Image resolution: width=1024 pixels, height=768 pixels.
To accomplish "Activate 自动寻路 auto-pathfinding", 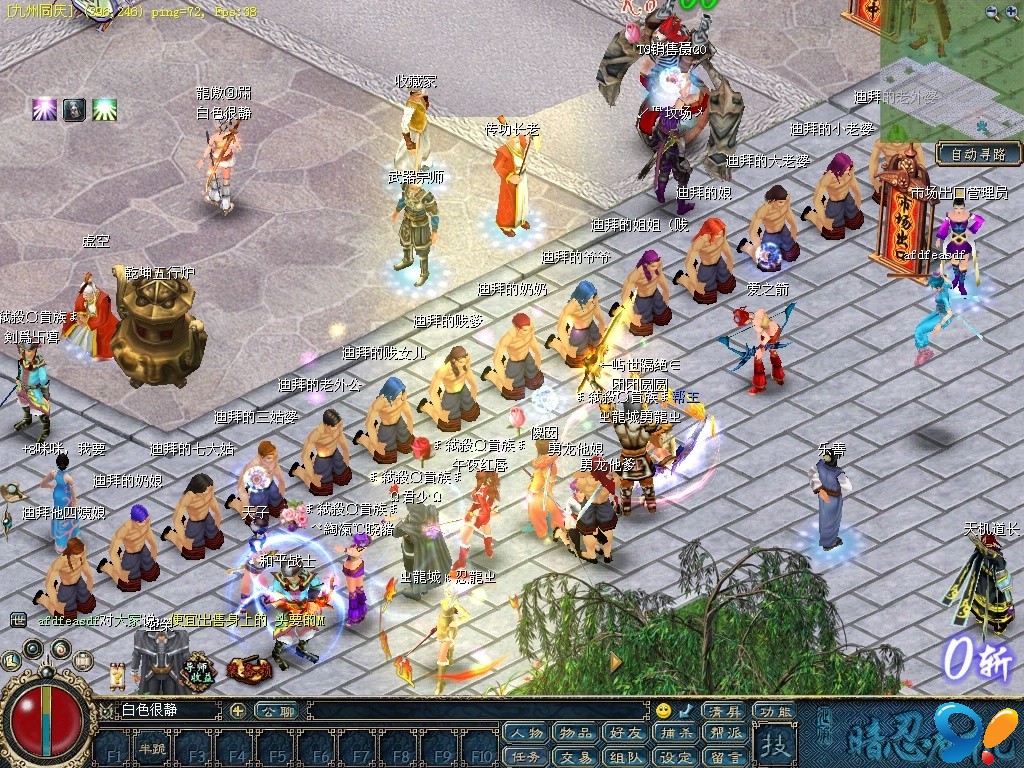I will [979, 154].
